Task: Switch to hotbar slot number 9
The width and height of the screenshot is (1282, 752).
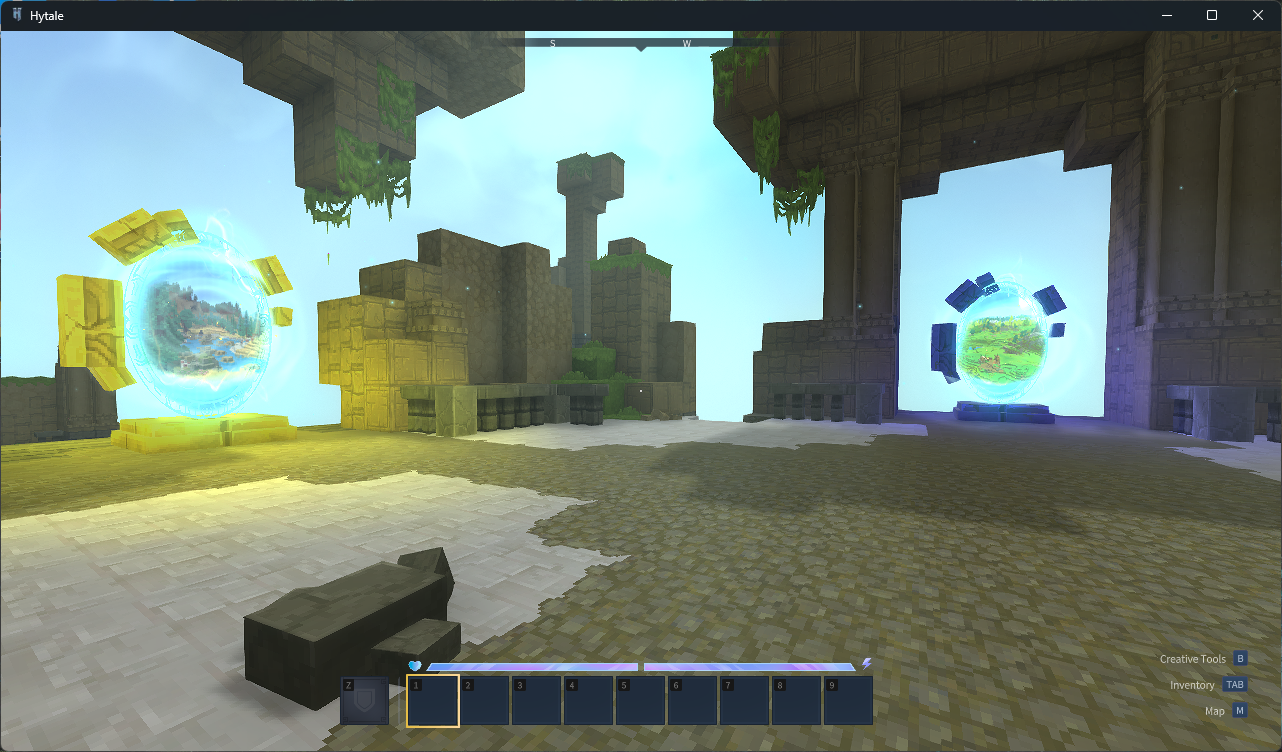Action: 848,700
